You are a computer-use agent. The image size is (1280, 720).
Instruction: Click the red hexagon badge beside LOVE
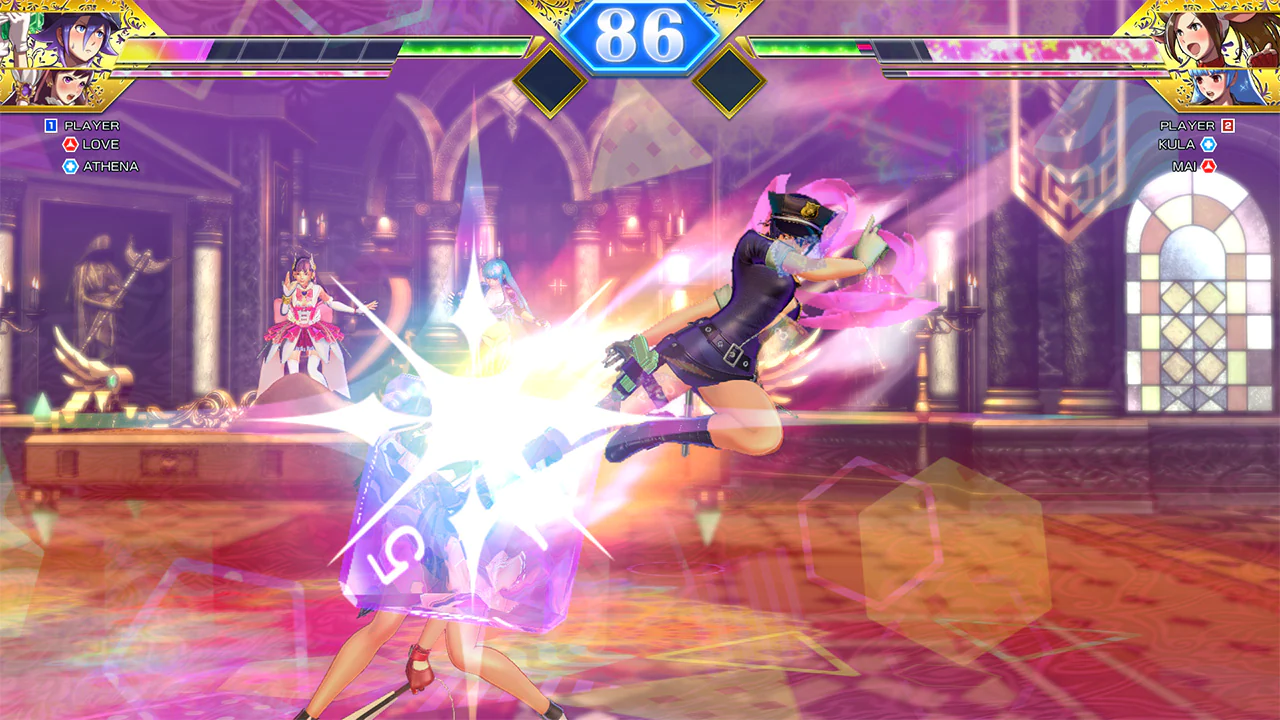[70, 144]
